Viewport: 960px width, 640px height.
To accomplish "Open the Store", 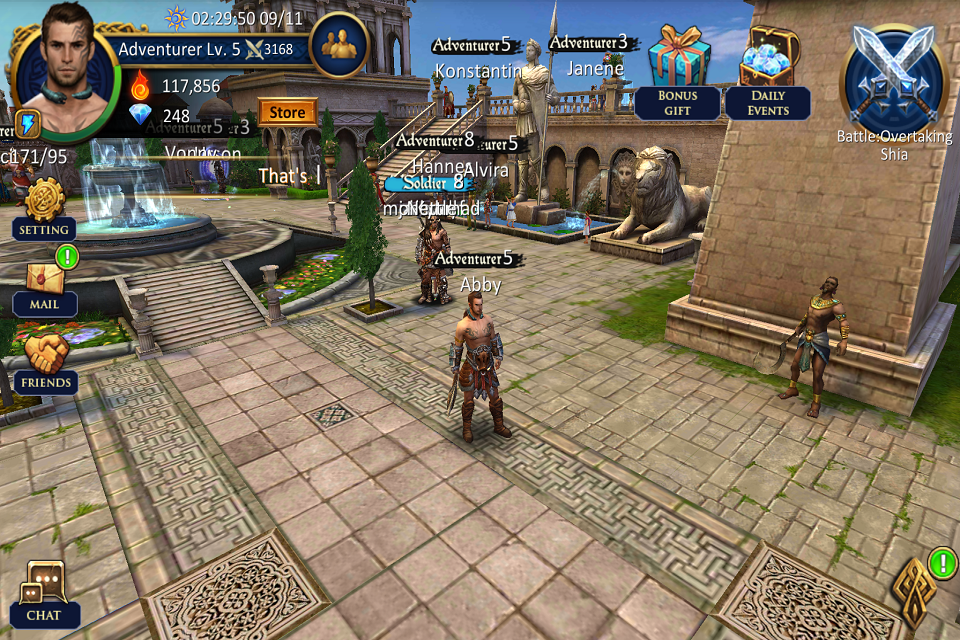I will point(287,112).
